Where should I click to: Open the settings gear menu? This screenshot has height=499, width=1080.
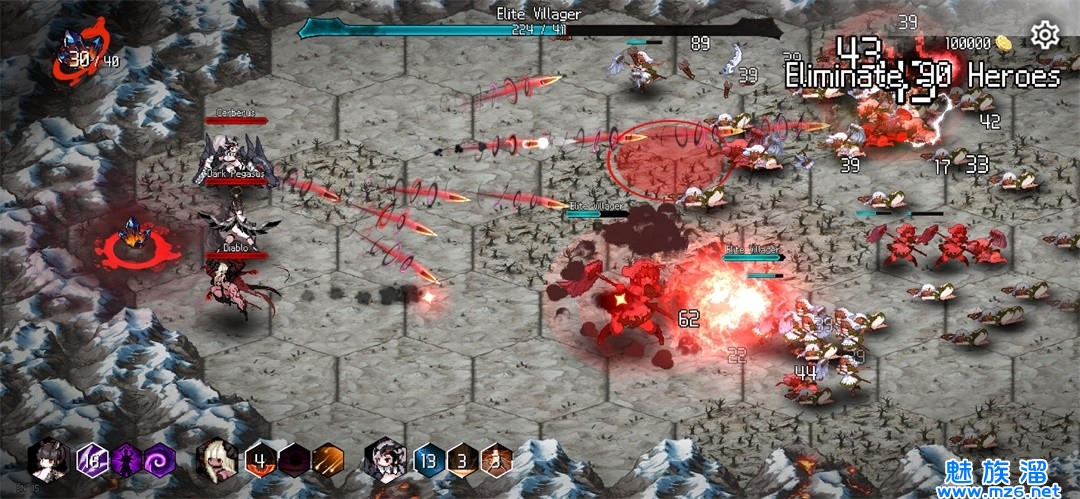[x=1045, y=36]
